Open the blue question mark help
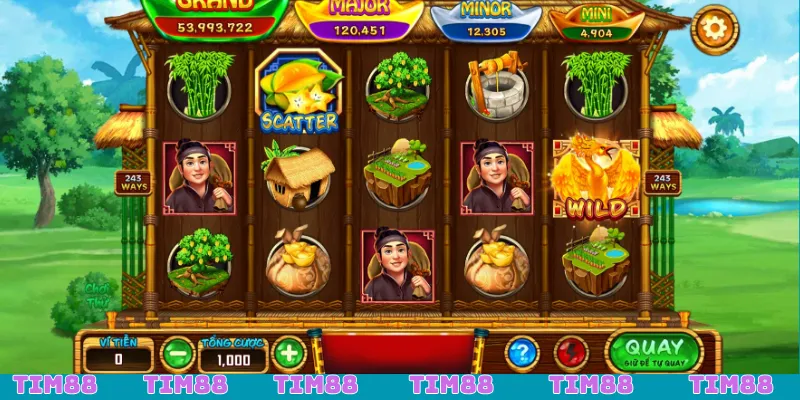This screenshot has width=800, height=400. (522, 353)
